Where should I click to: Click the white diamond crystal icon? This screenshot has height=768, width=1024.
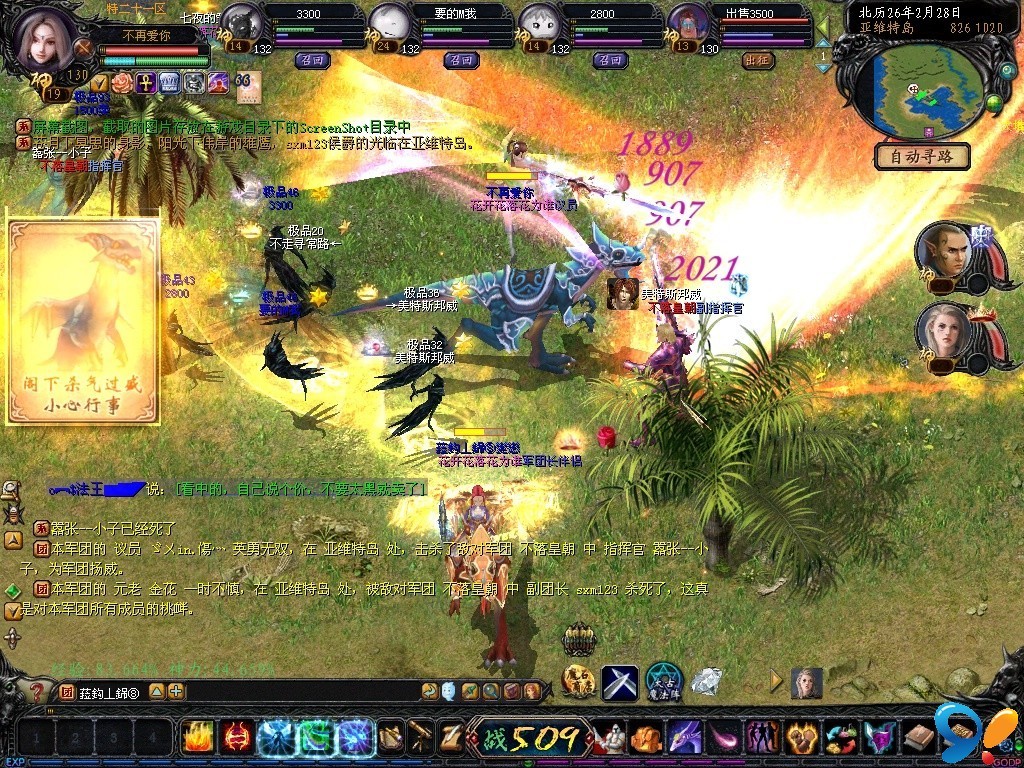[x=707, y=682]
